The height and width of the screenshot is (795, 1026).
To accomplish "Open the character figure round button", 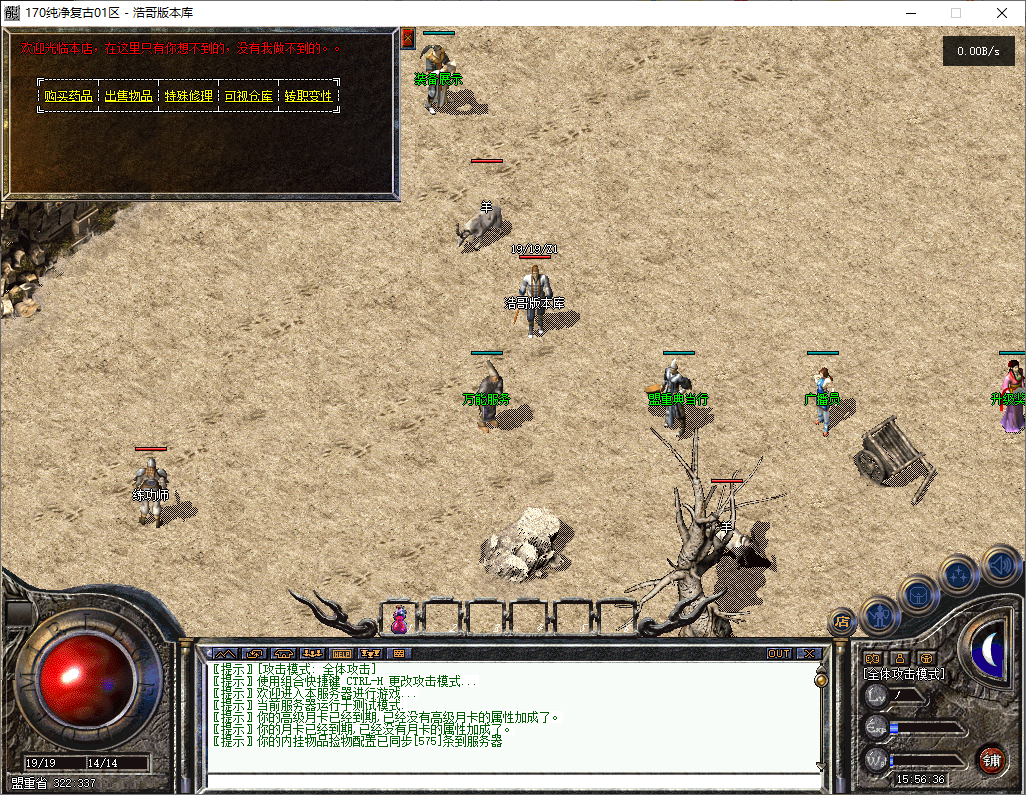I will coord(879,615).
